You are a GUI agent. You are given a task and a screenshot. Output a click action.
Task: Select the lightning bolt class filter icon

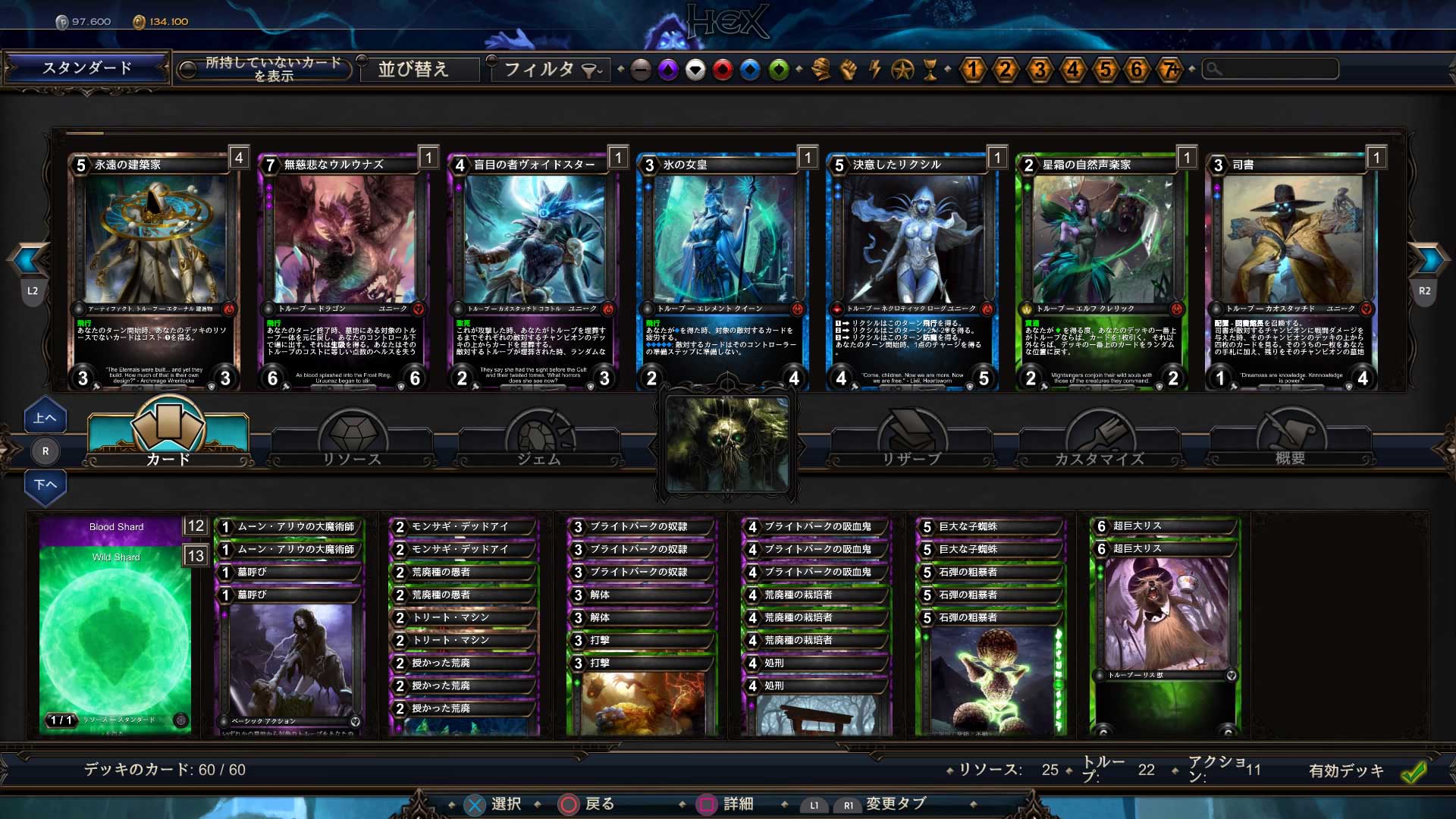click(876, 70)
